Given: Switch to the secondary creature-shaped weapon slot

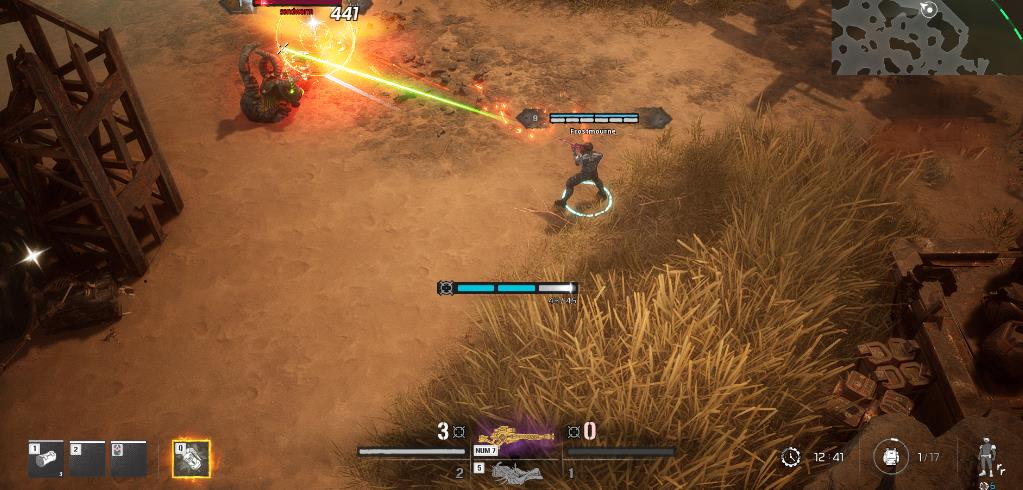Looking at the screenshot, I should tap(517, 470).
